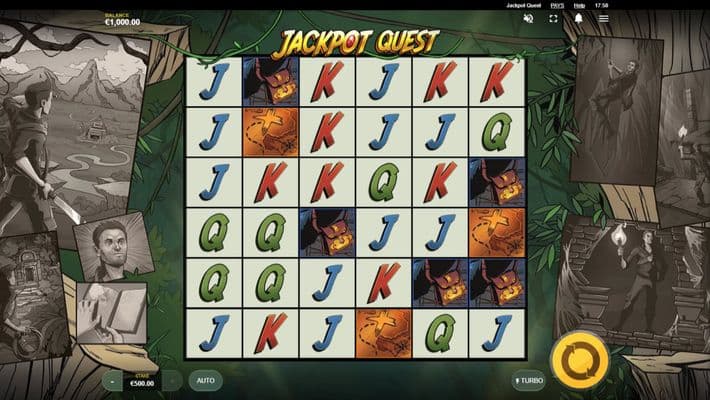710x400 pixels.
Task: Increase the stake with the plus button
Action: click(x=172, y=381)
